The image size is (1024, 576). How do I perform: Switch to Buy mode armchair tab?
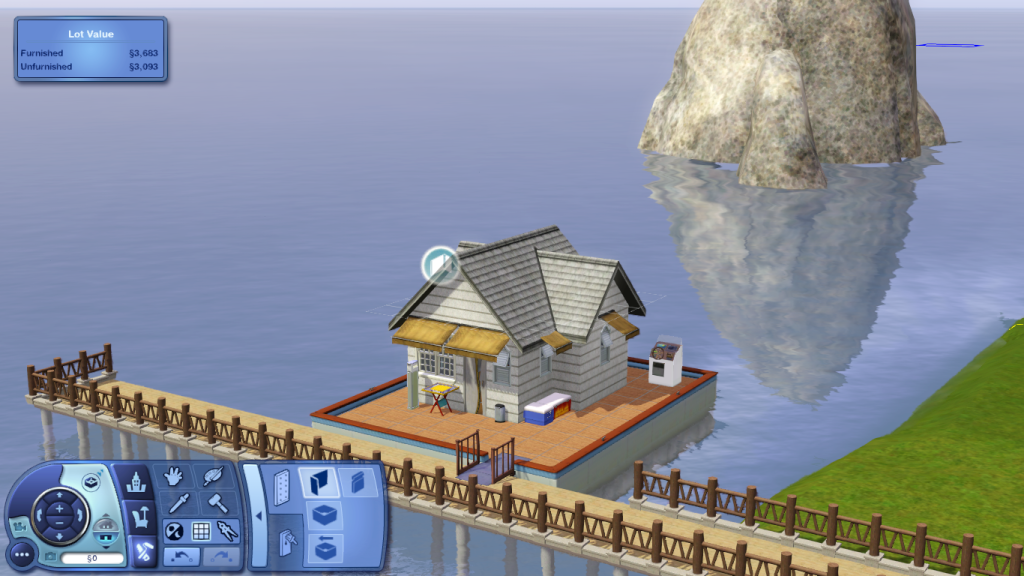(x=137, y=518)
